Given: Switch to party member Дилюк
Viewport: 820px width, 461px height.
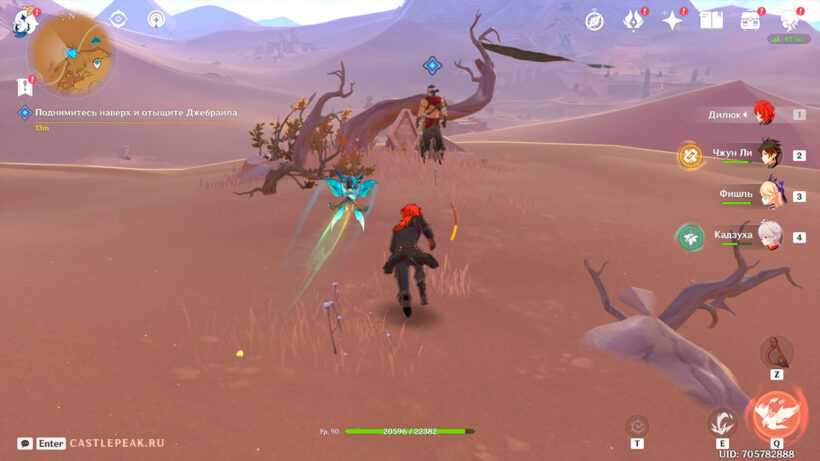Looking at the screenshot, I should point(766,114).
